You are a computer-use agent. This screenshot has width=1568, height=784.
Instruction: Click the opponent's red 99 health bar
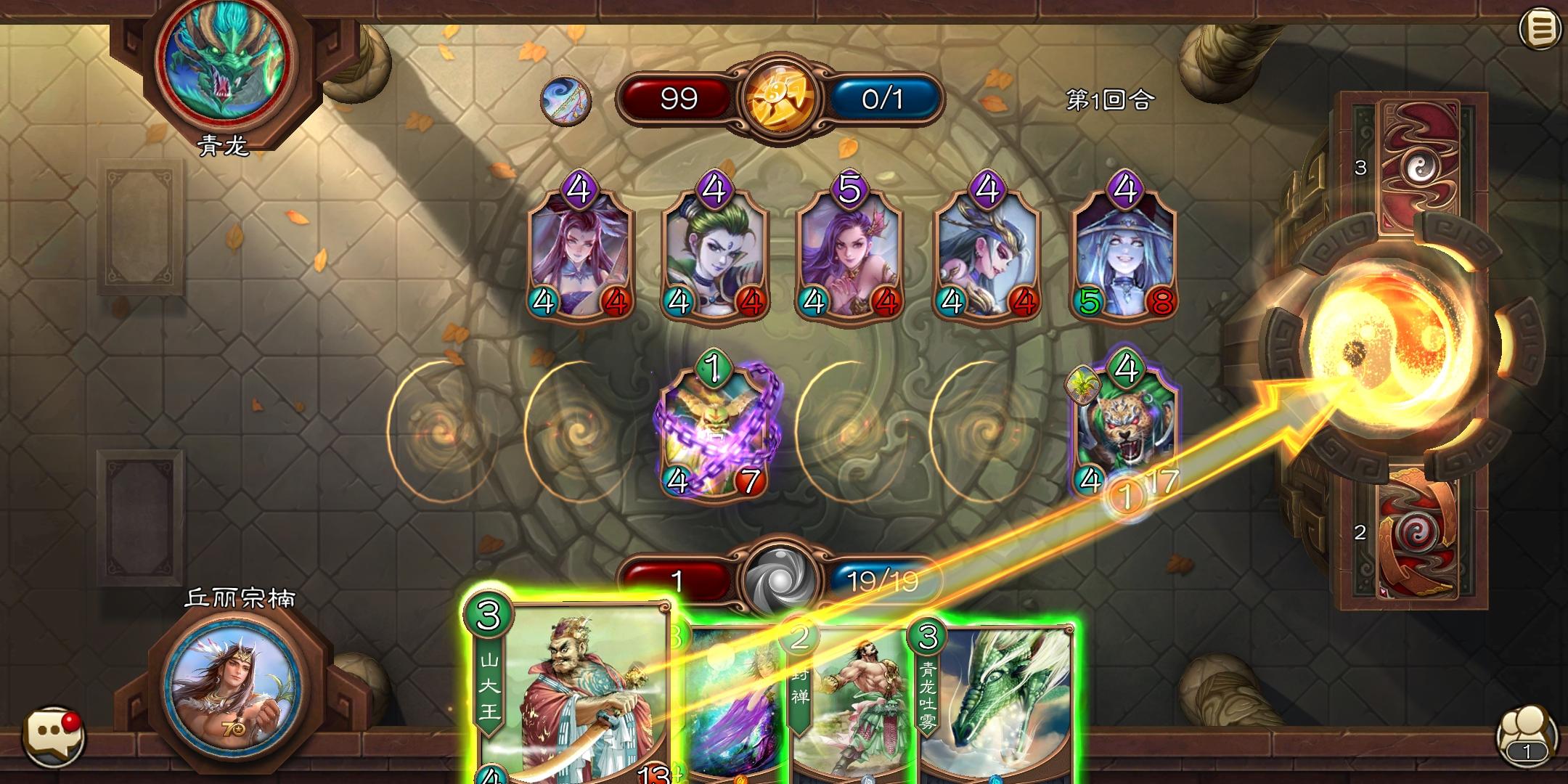click(x=679, y=97)
